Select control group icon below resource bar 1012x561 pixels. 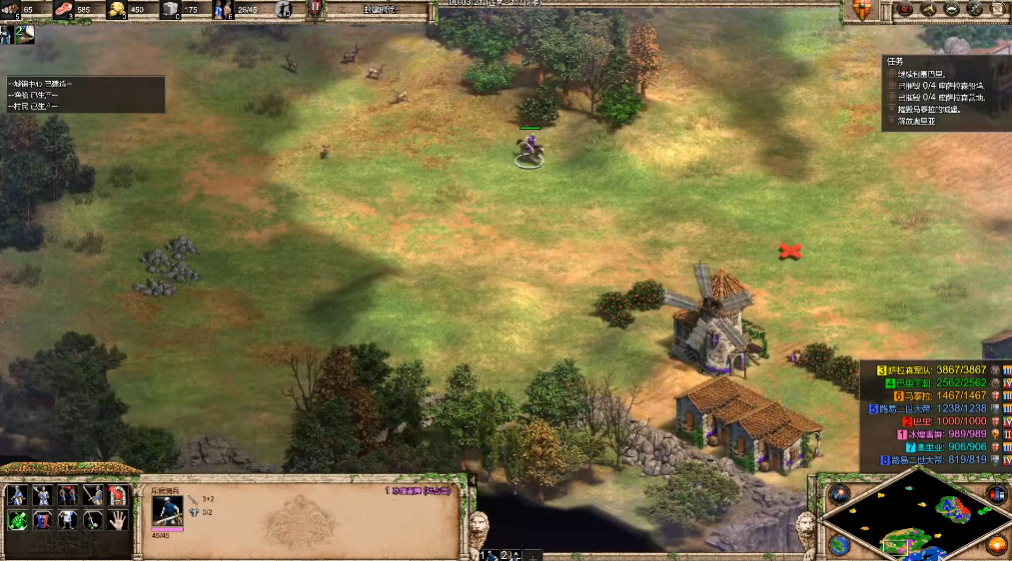coord(21,33)
